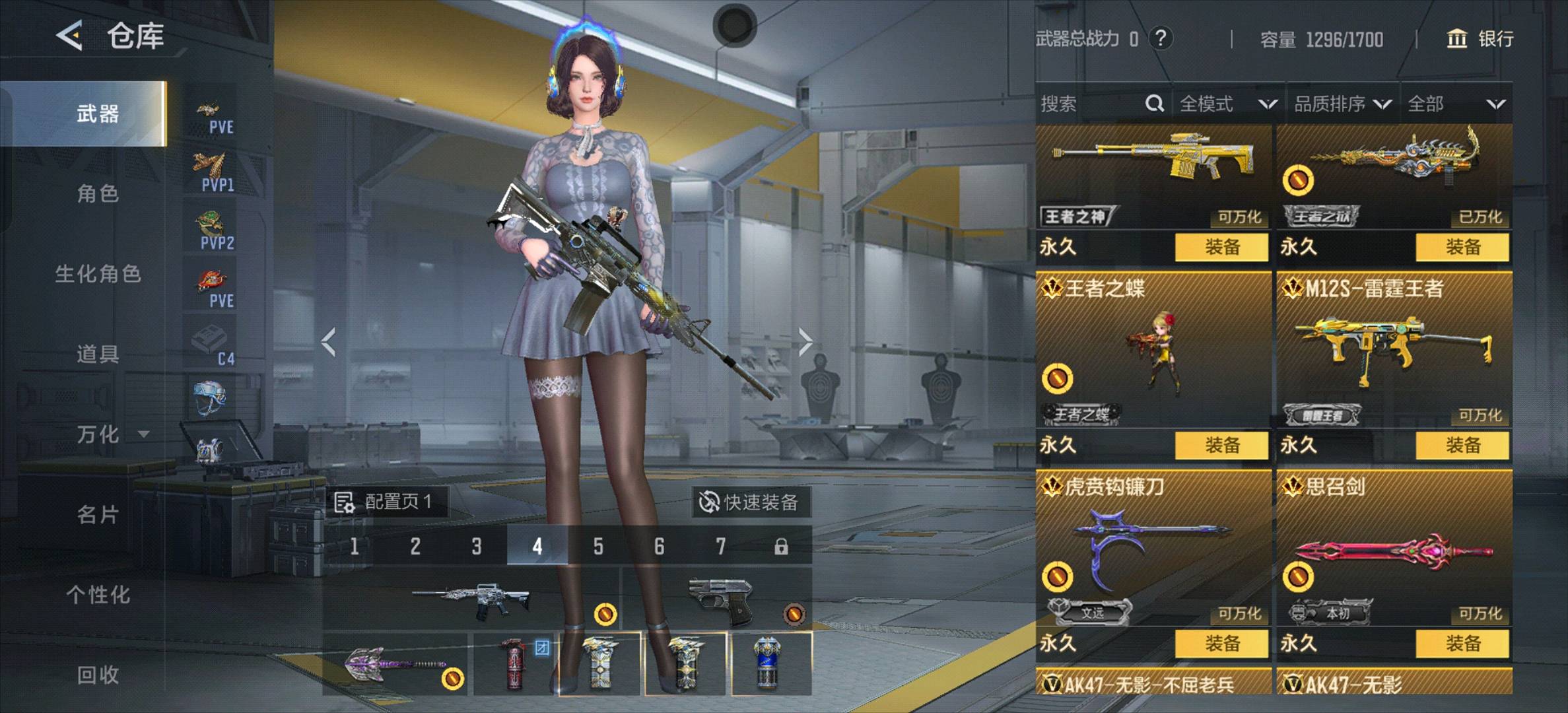Viewport: 1568px width, 713px height.
Task: Open the 回收 recycle section
Action: [x=97, y=675]
